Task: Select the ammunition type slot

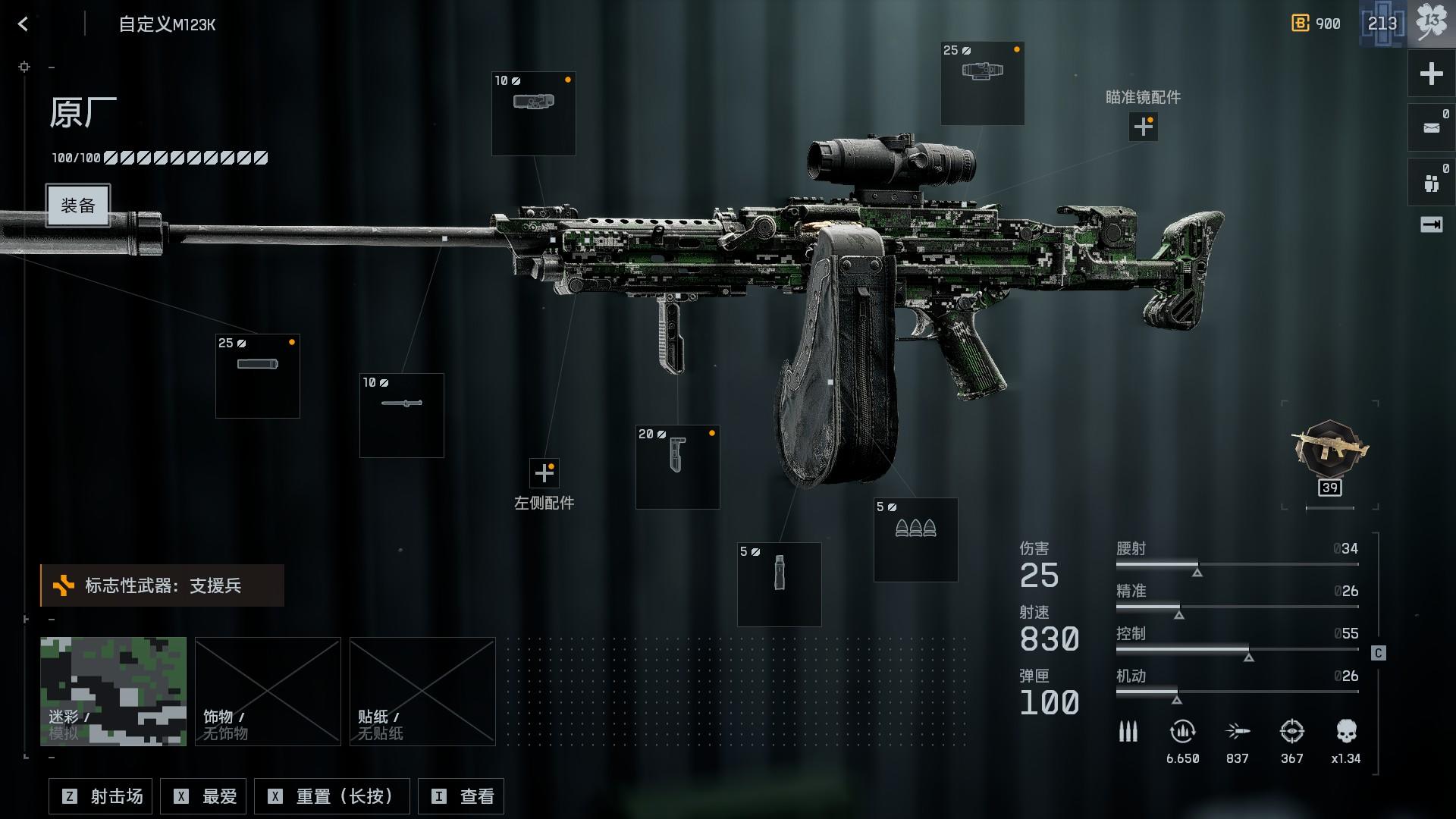Action: (915, 539)
